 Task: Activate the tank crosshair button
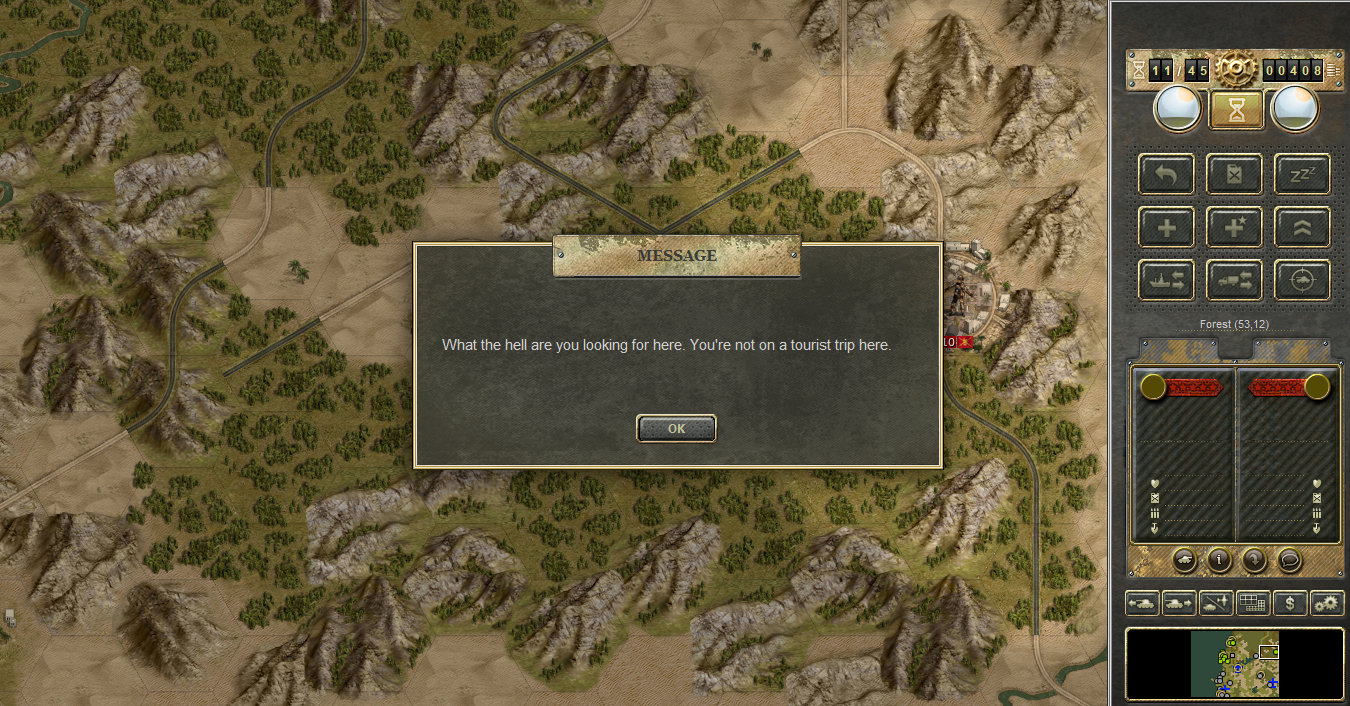coord(1302,281)
